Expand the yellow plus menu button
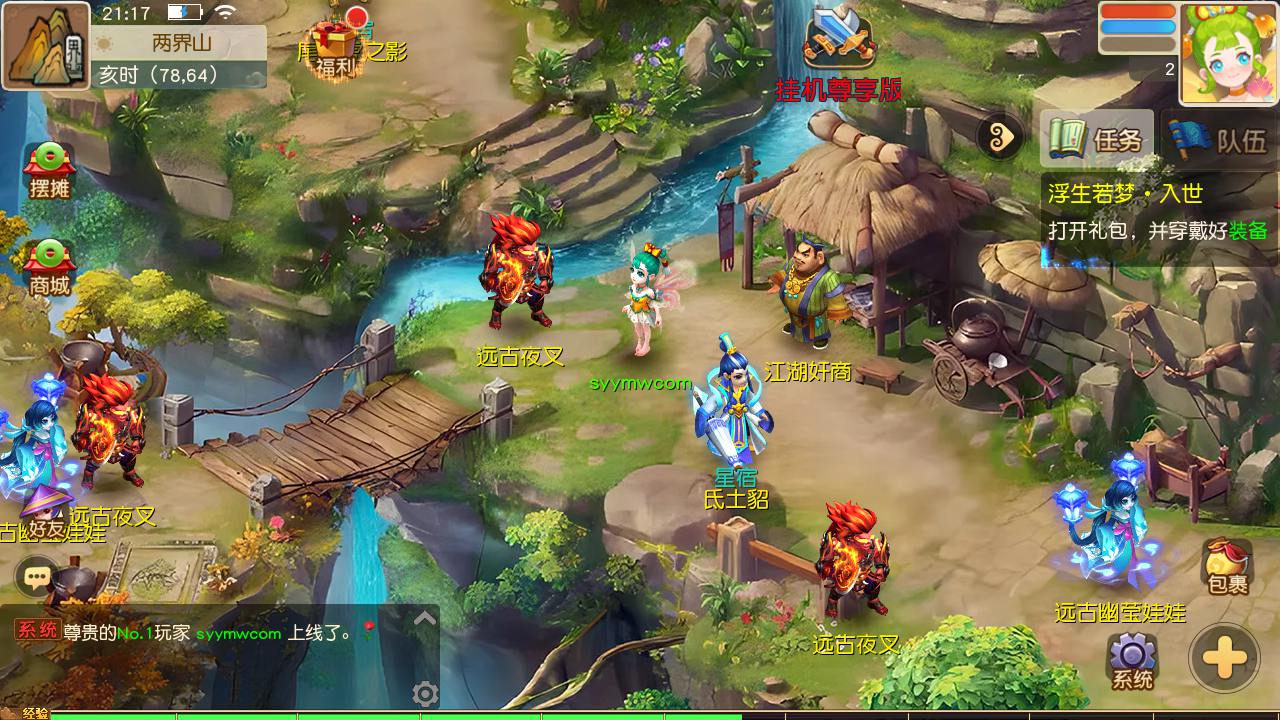The width and height of the screenshot is (1280, 720). (x=1224, y=659)
